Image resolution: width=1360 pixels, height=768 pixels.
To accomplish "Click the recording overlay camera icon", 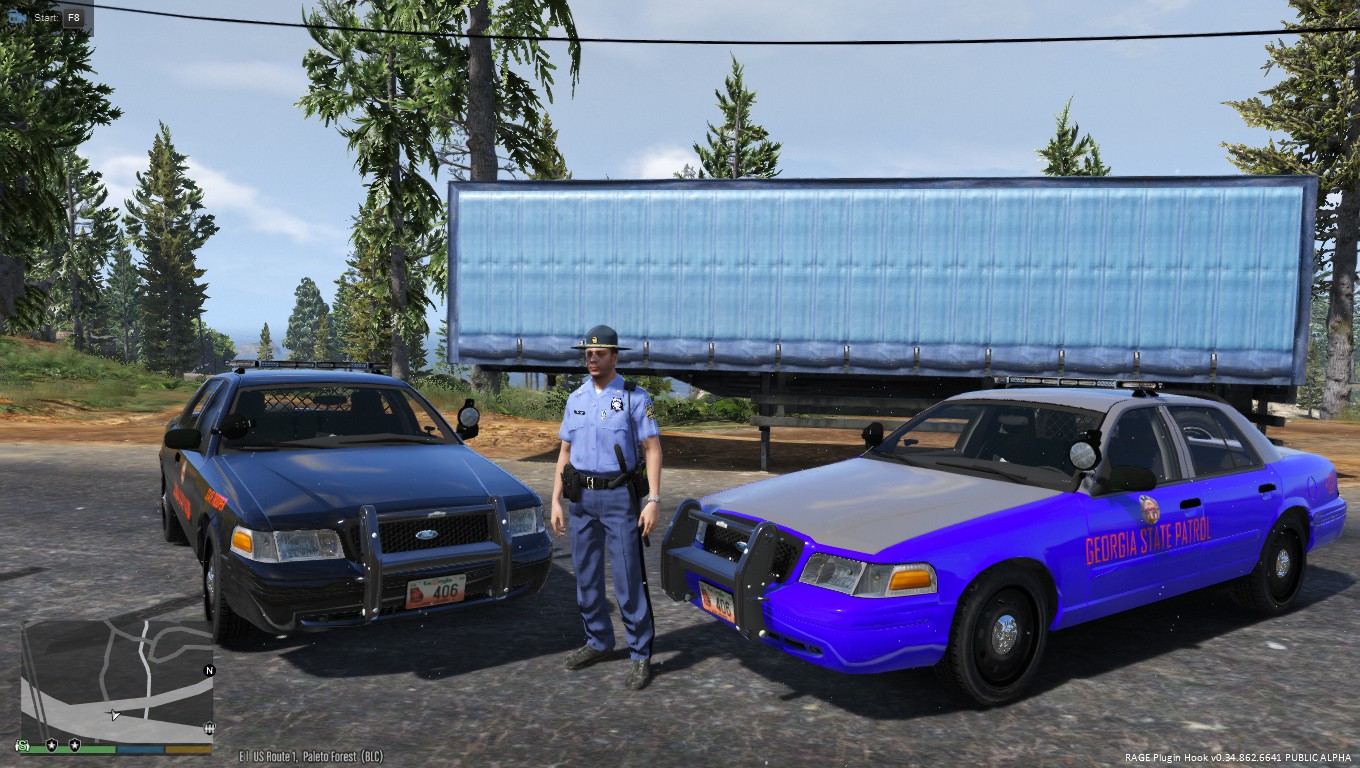I will 15,17.
